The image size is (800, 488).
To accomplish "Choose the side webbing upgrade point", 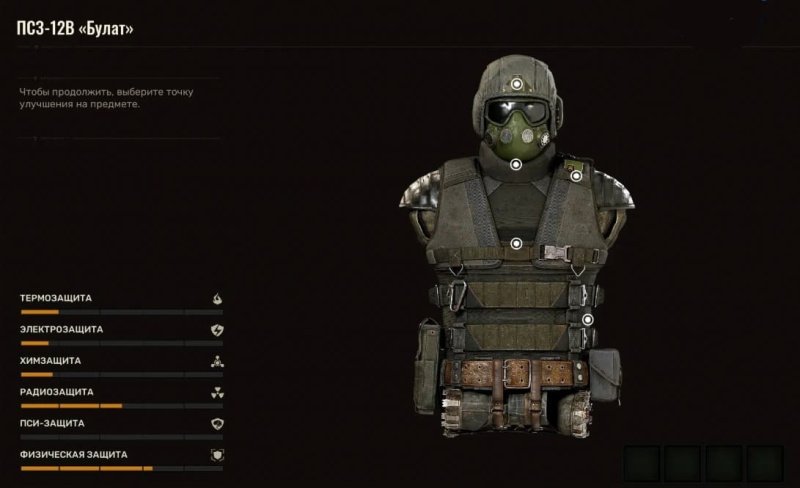I will point(588,320).
